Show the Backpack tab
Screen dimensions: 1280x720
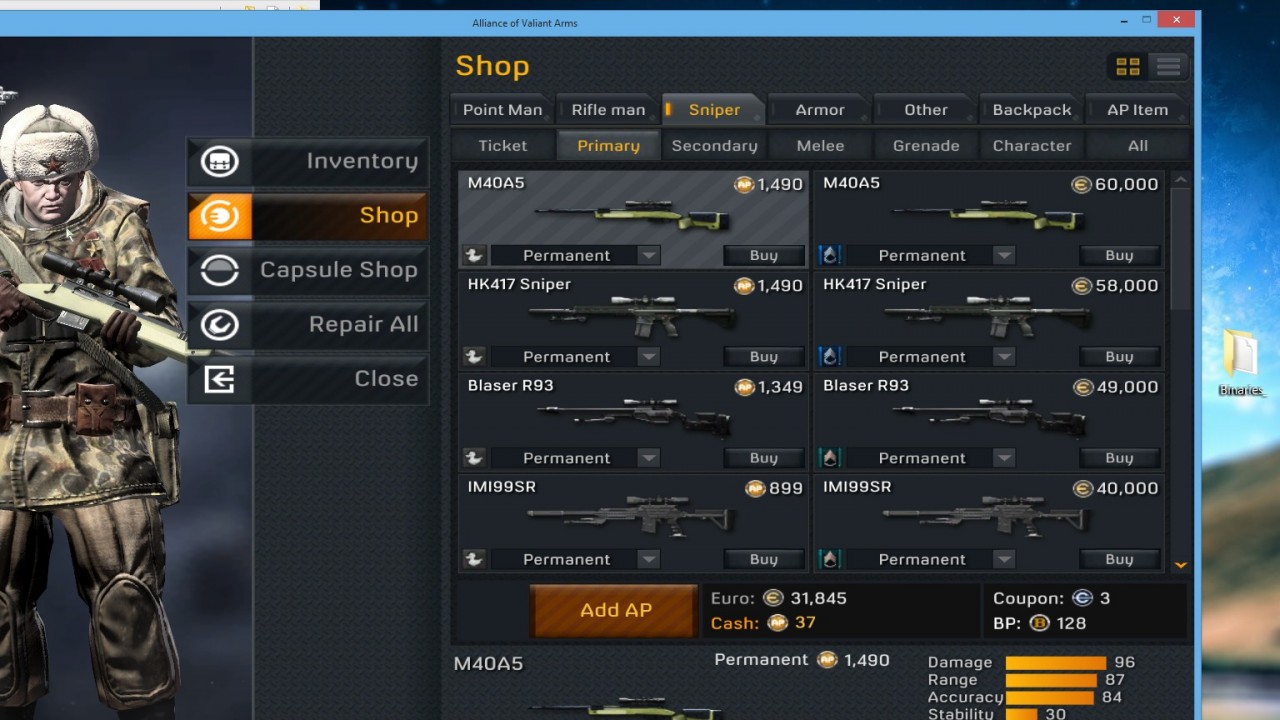click(1031, 110)
